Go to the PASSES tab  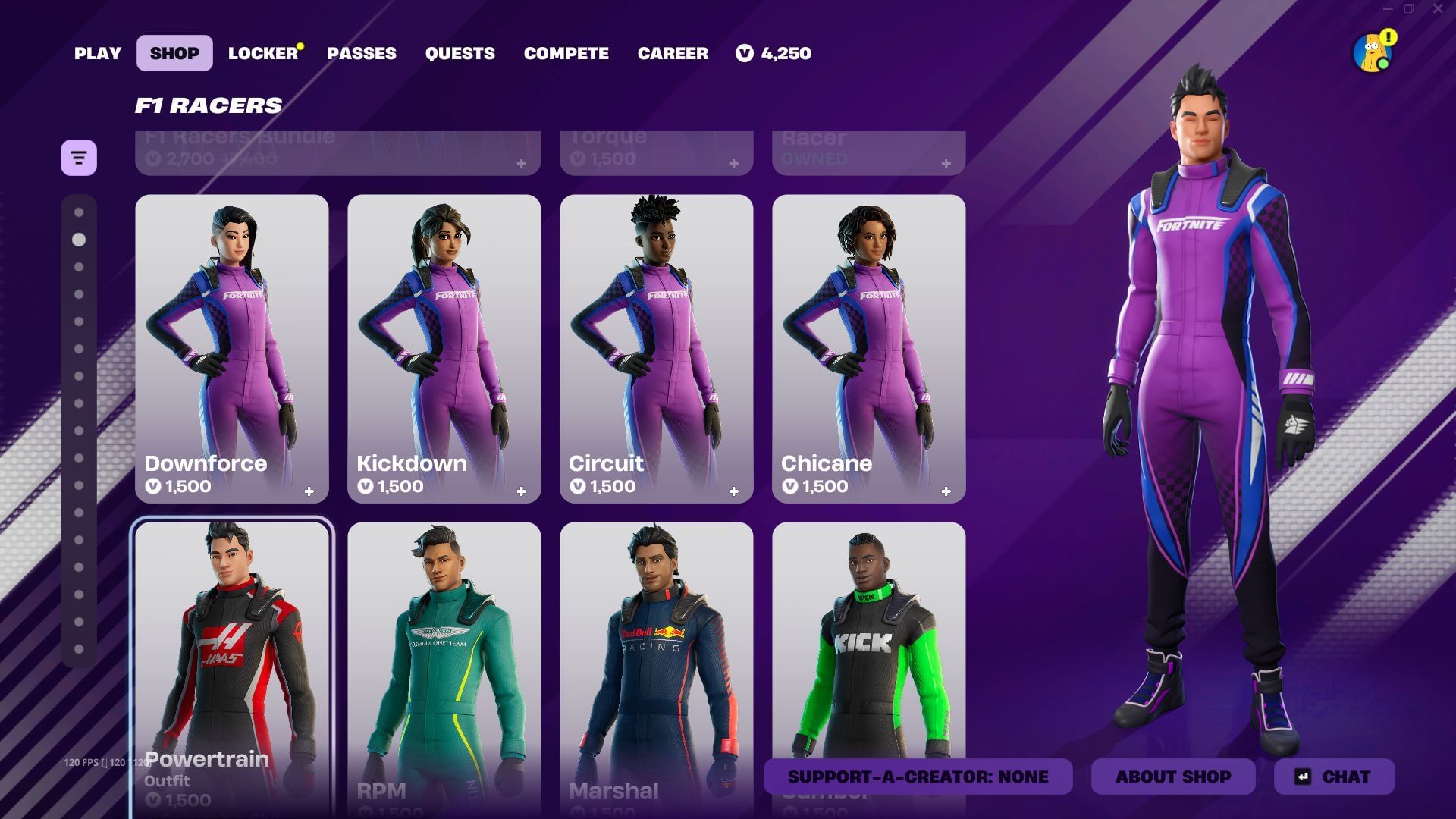(361, 53)
